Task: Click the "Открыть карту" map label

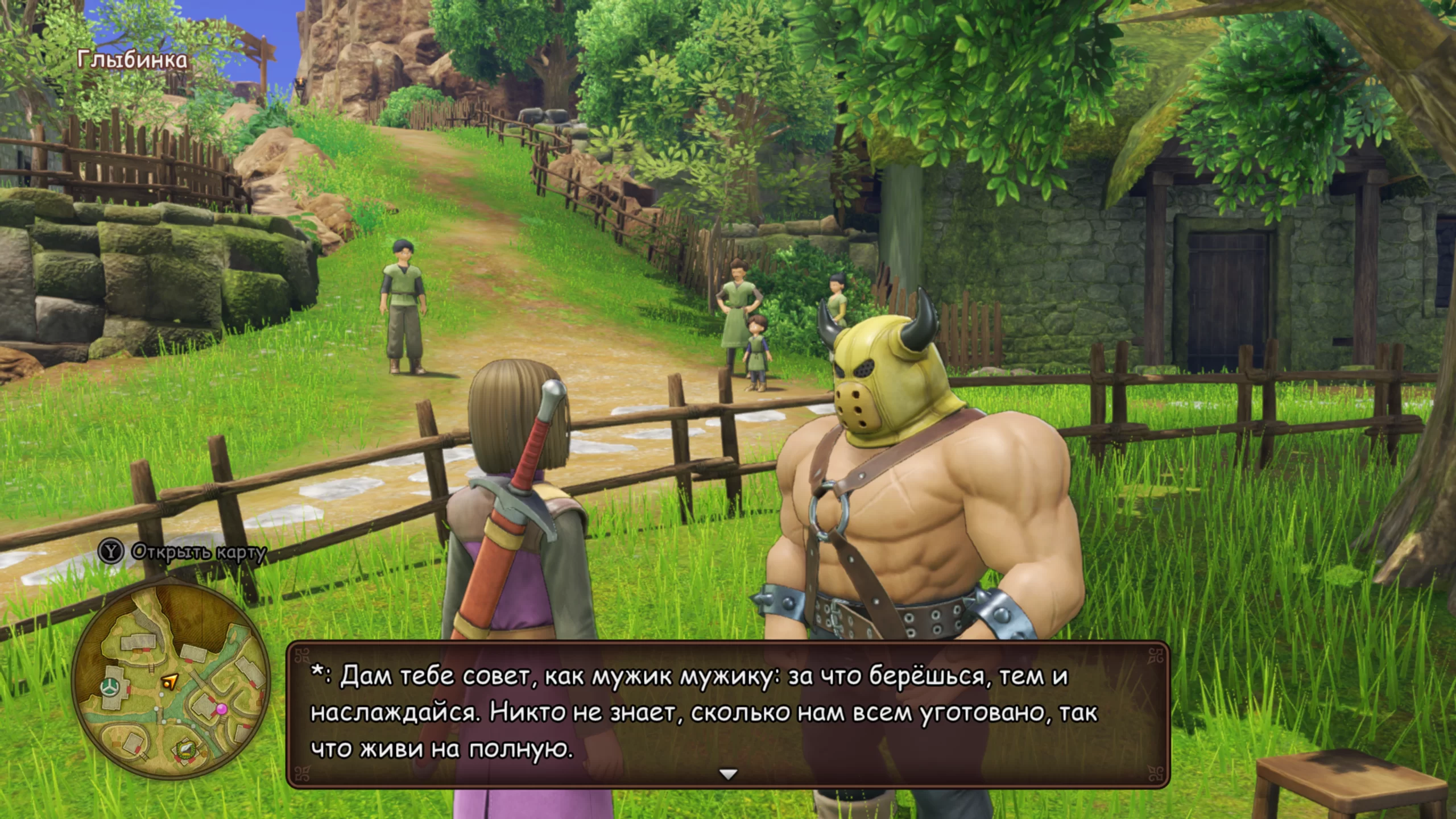Action: pos(198,552)
